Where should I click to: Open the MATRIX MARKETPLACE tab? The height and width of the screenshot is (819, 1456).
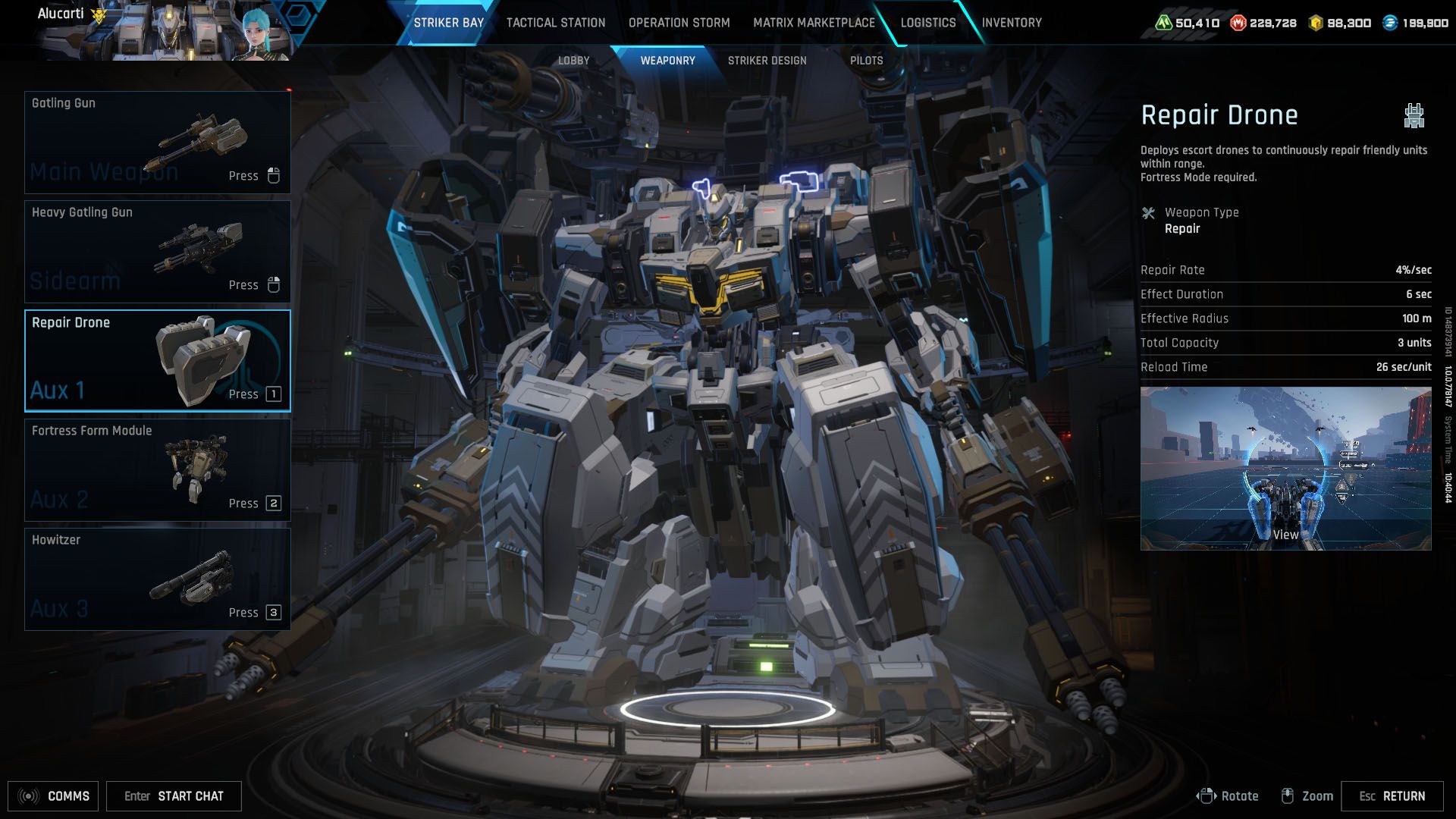pos(813,23)
